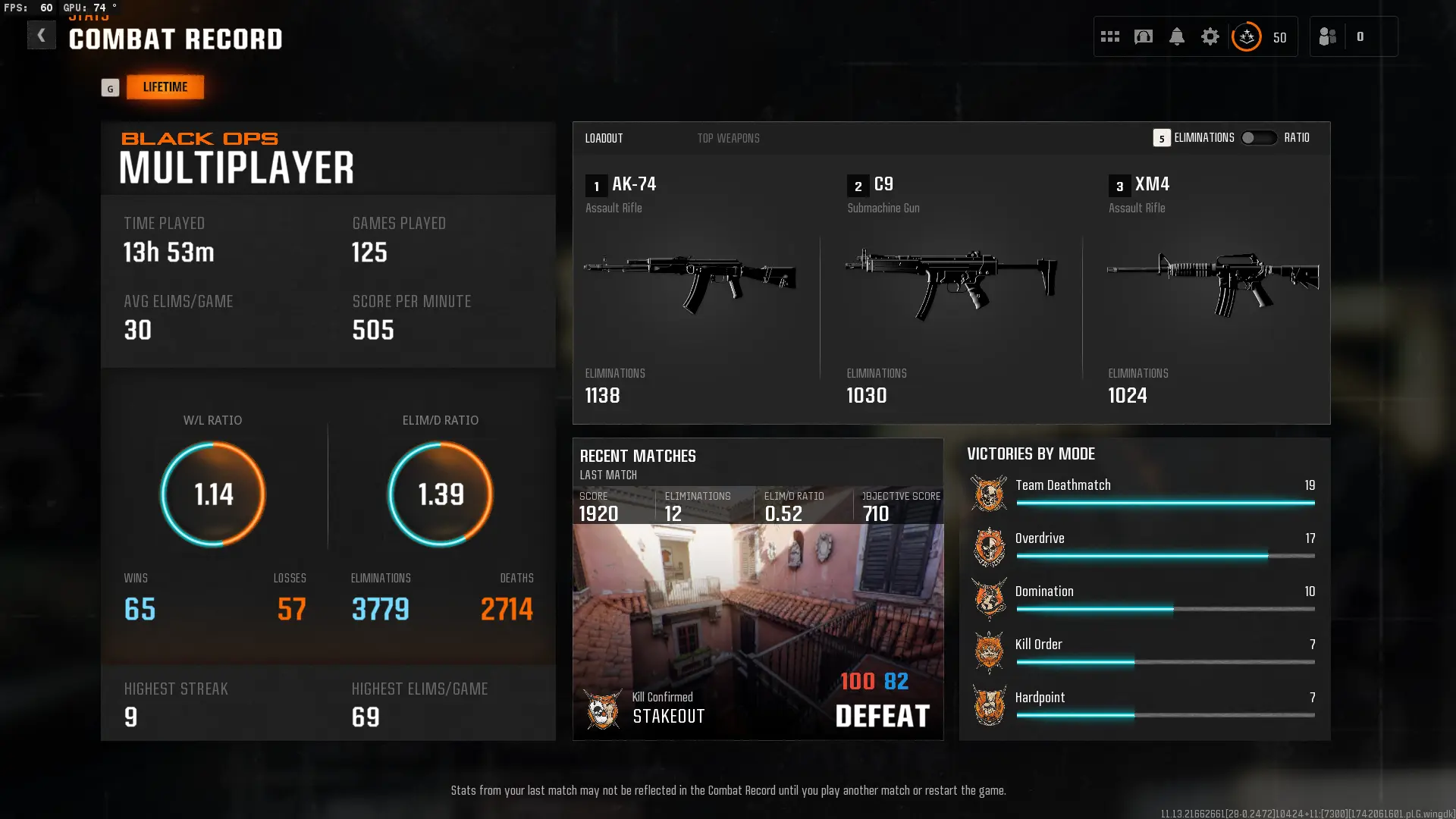This screenshot has width=1456, height=819.
Task: Open the voice chat headset icon
Action: click(1144, 36)
